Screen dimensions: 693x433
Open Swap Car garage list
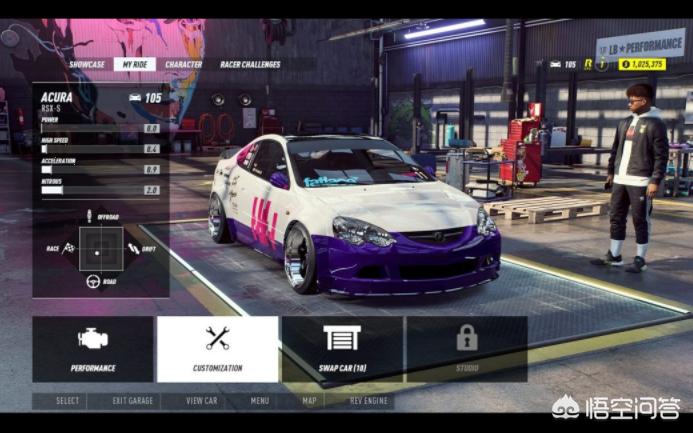342,348
